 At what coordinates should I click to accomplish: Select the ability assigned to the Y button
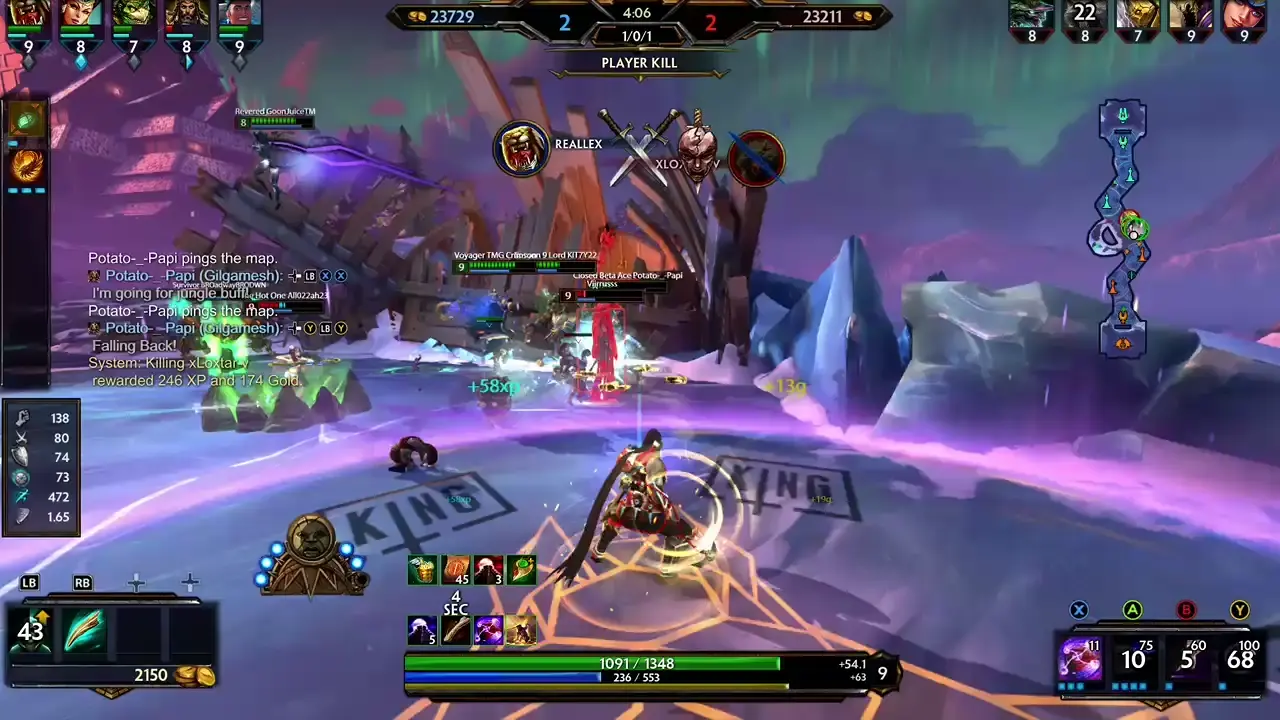(x=1240, y=658)
